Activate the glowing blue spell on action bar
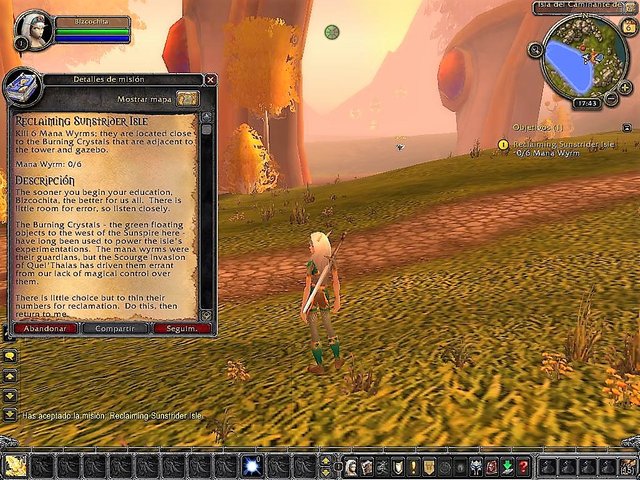Viewport: 640px width, 480px height. point(252,466)
